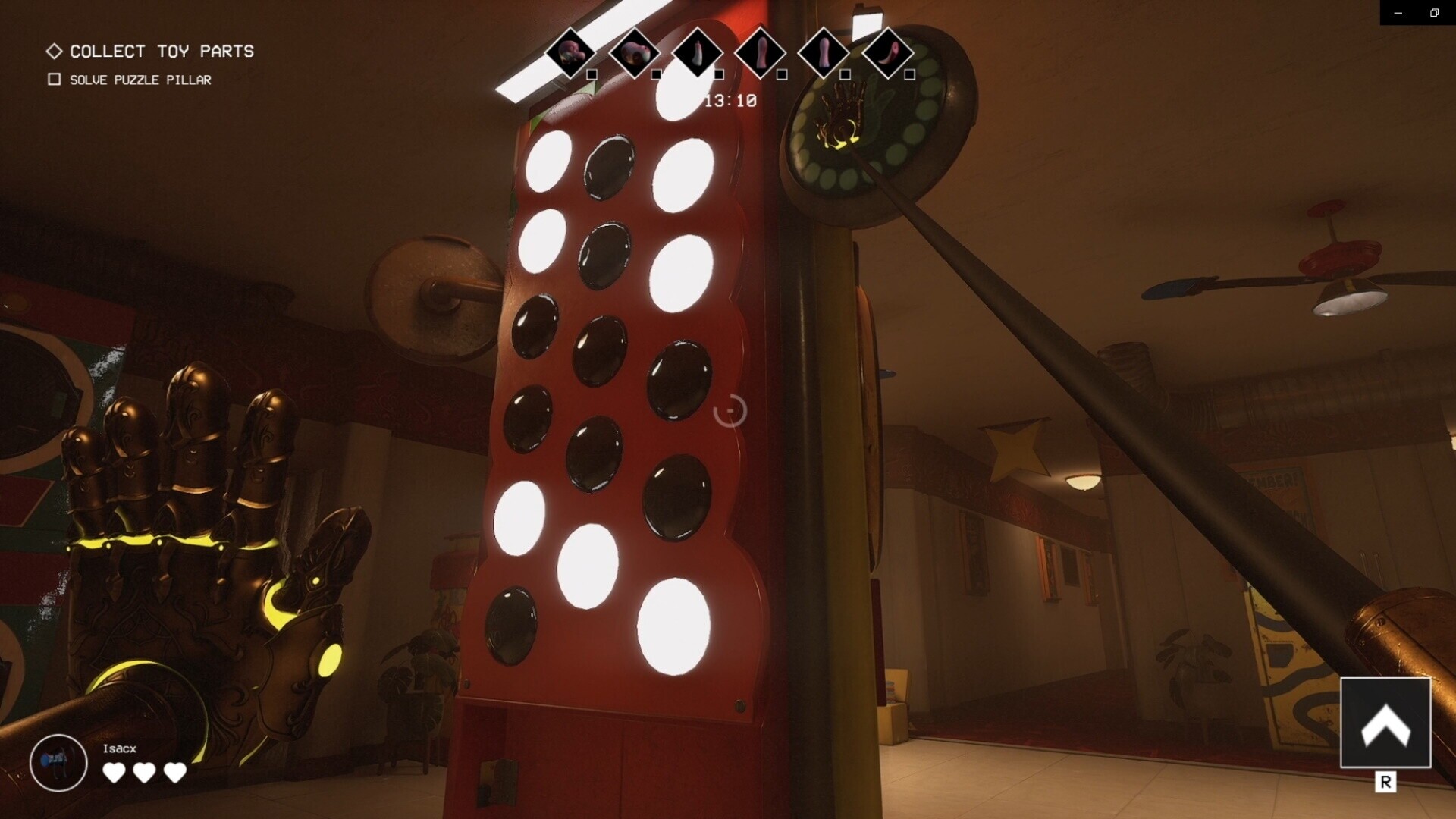Click the circular reload indicator at screen center

coord(730,409)
